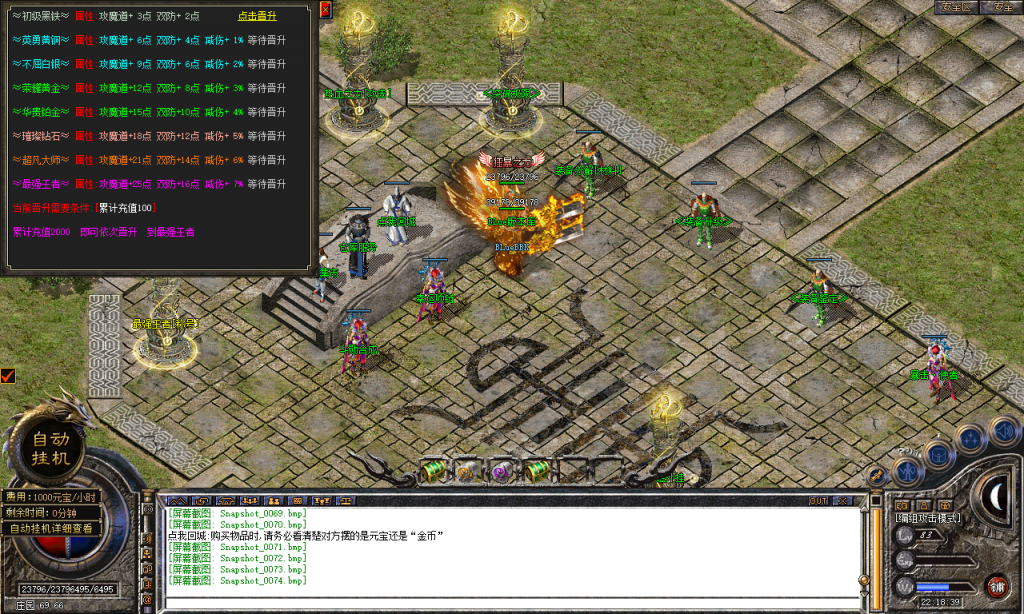Click the chat message input line

[x=510, y=602]
